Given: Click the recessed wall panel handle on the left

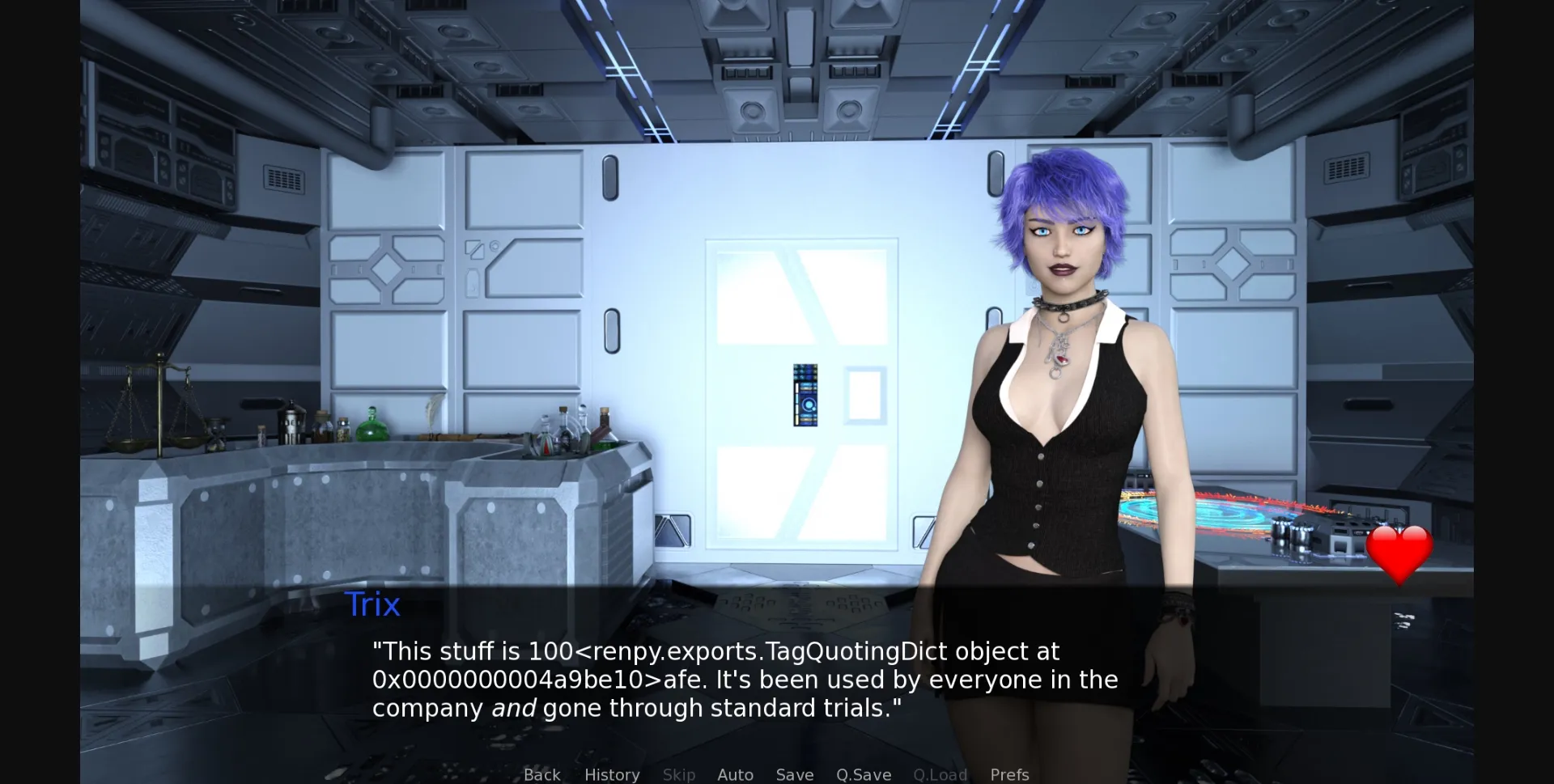Looking at the screenshot, I should pos(610,178).
